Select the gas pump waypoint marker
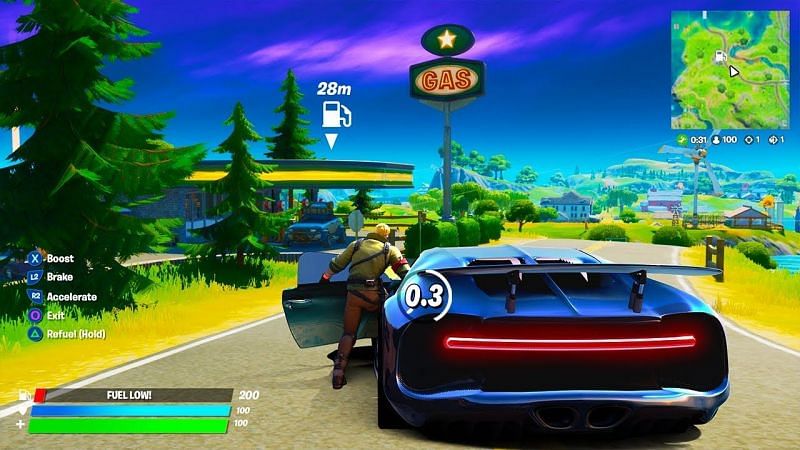 [336, 115]
